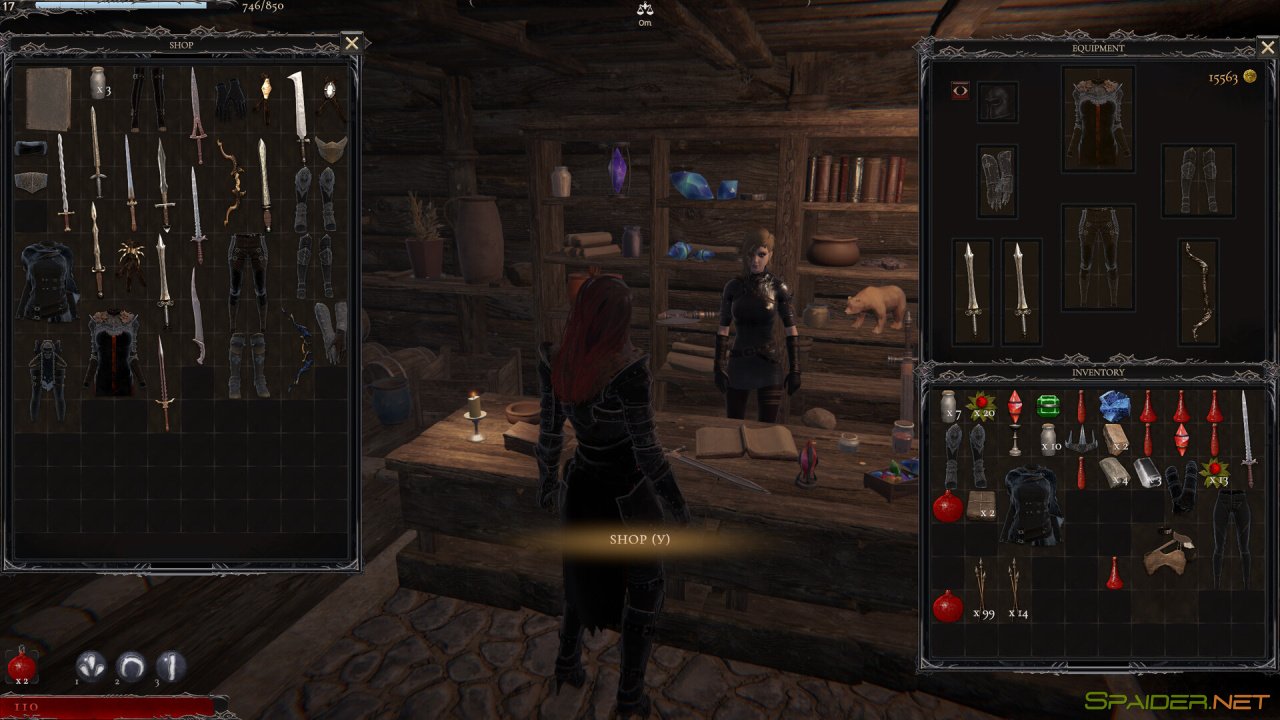Select the green emerald in inventory
The image size is (1280, 720).
[x=1047, y=406]
